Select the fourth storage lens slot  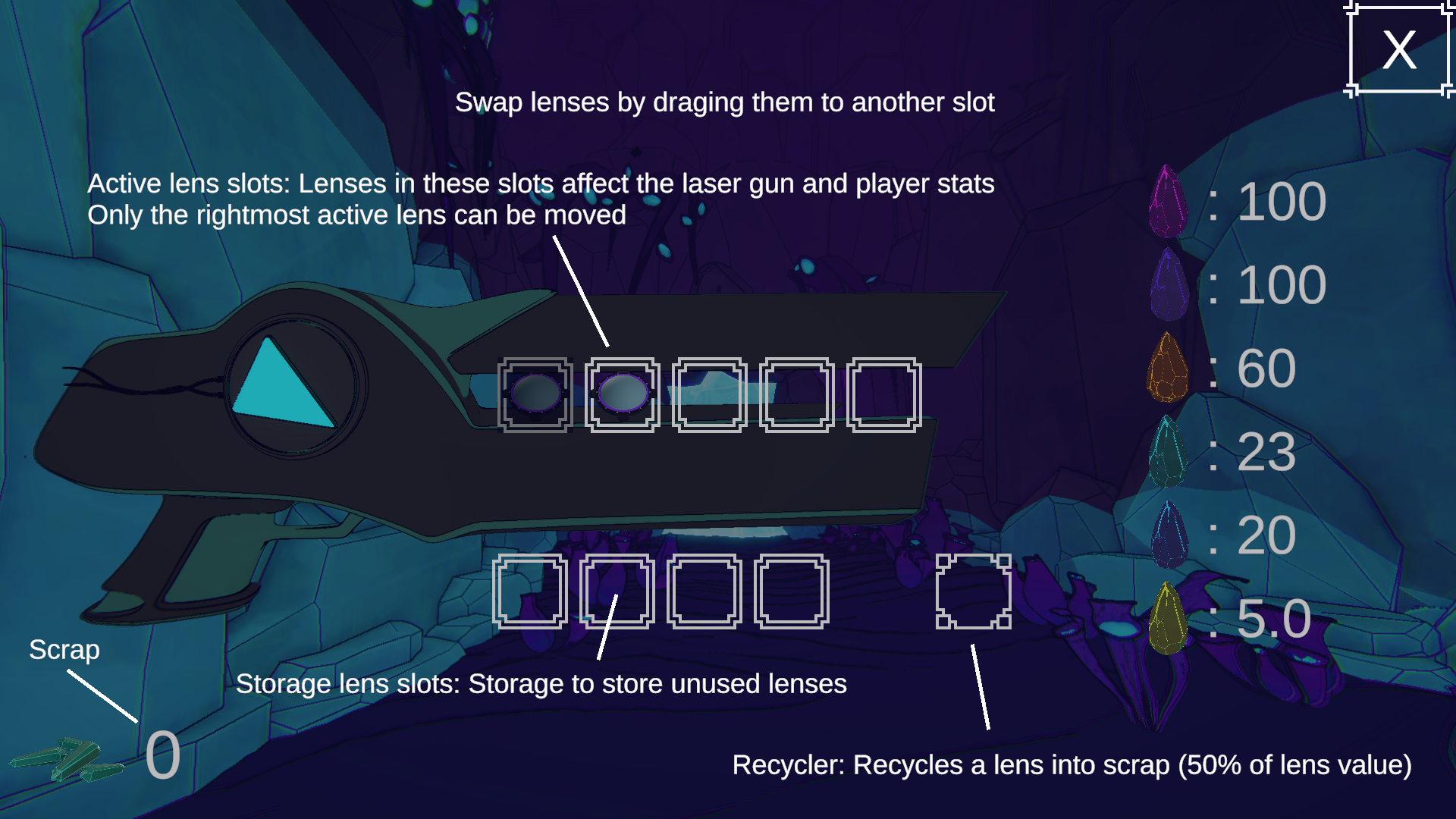[x=792, y=592]
